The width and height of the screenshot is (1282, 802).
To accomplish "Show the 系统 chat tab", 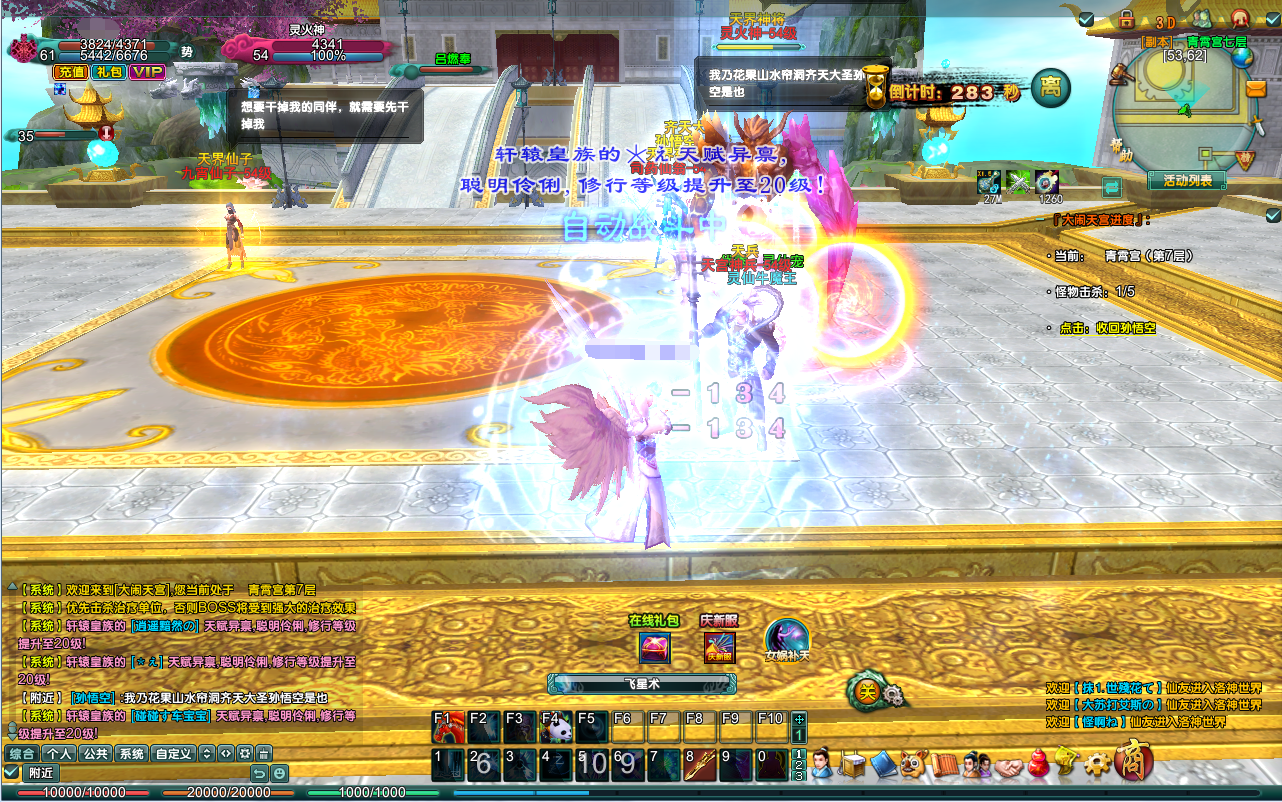I will (132, 753).
